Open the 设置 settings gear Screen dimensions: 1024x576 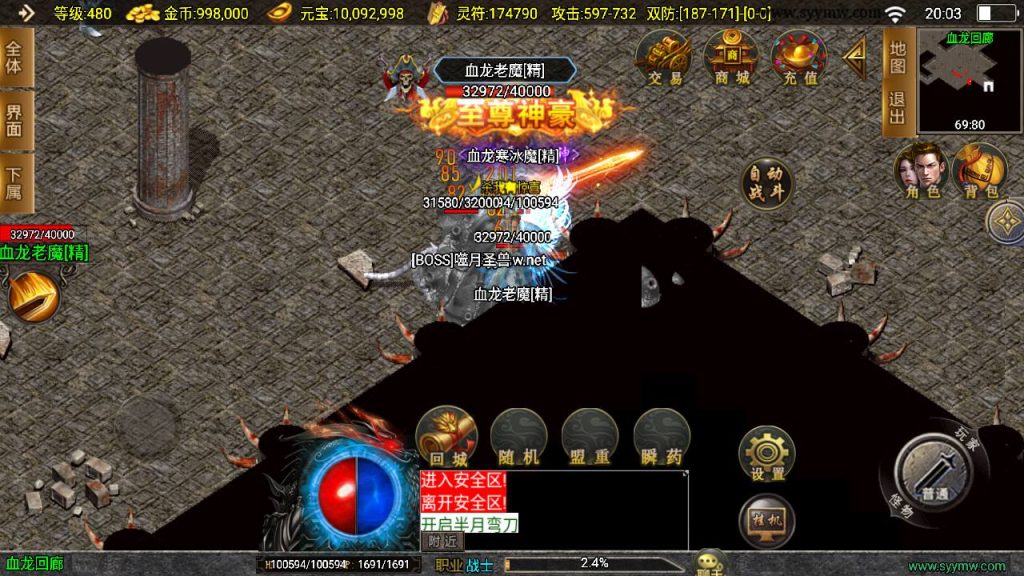[x=767, y=454]
